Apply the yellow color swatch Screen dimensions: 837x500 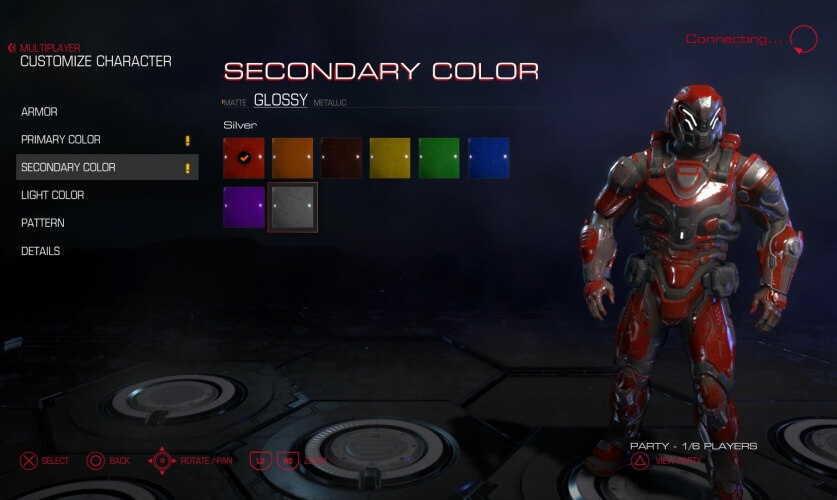[390, 158]
